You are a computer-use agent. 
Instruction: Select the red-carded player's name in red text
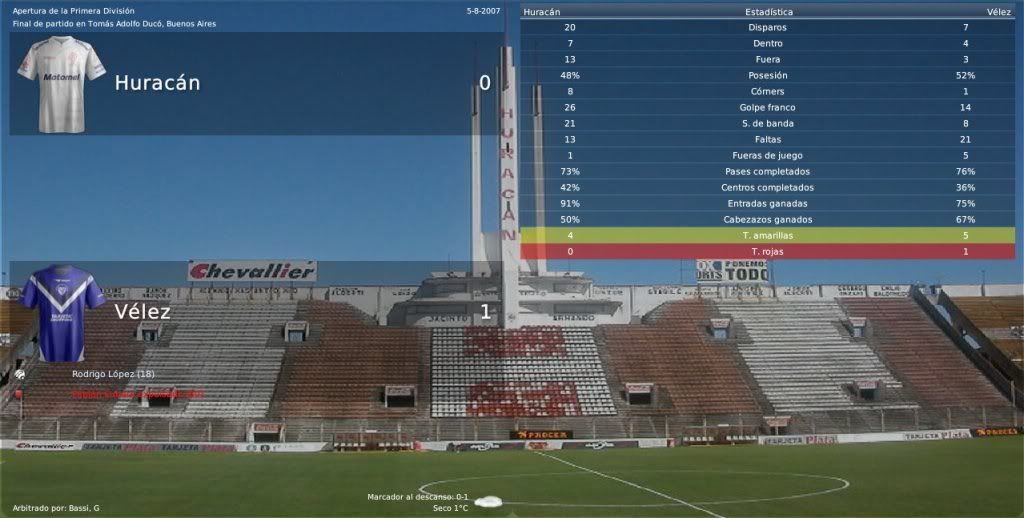[137, 394]
